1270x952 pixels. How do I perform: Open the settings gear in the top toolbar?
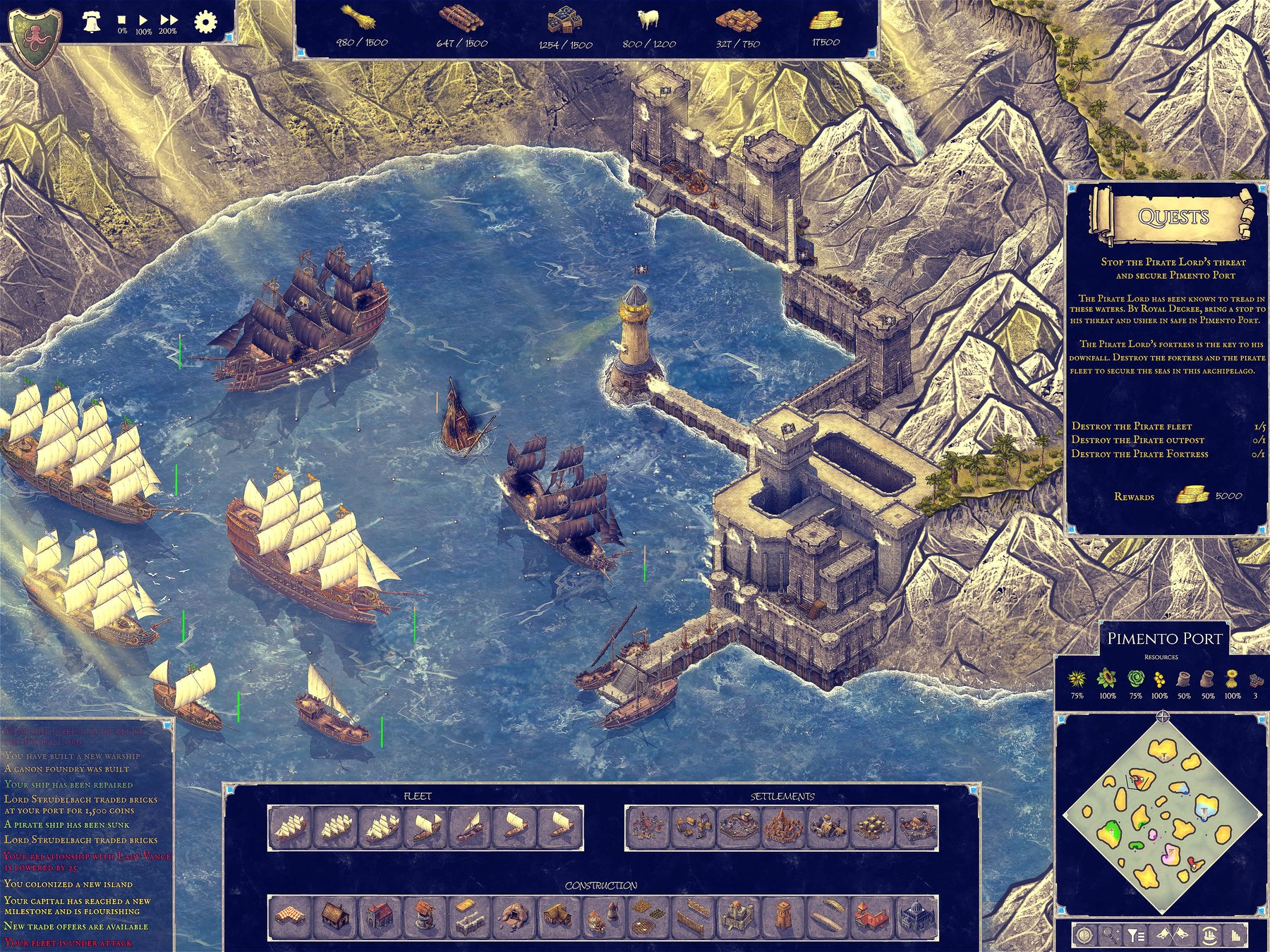[x=205, y=21]
